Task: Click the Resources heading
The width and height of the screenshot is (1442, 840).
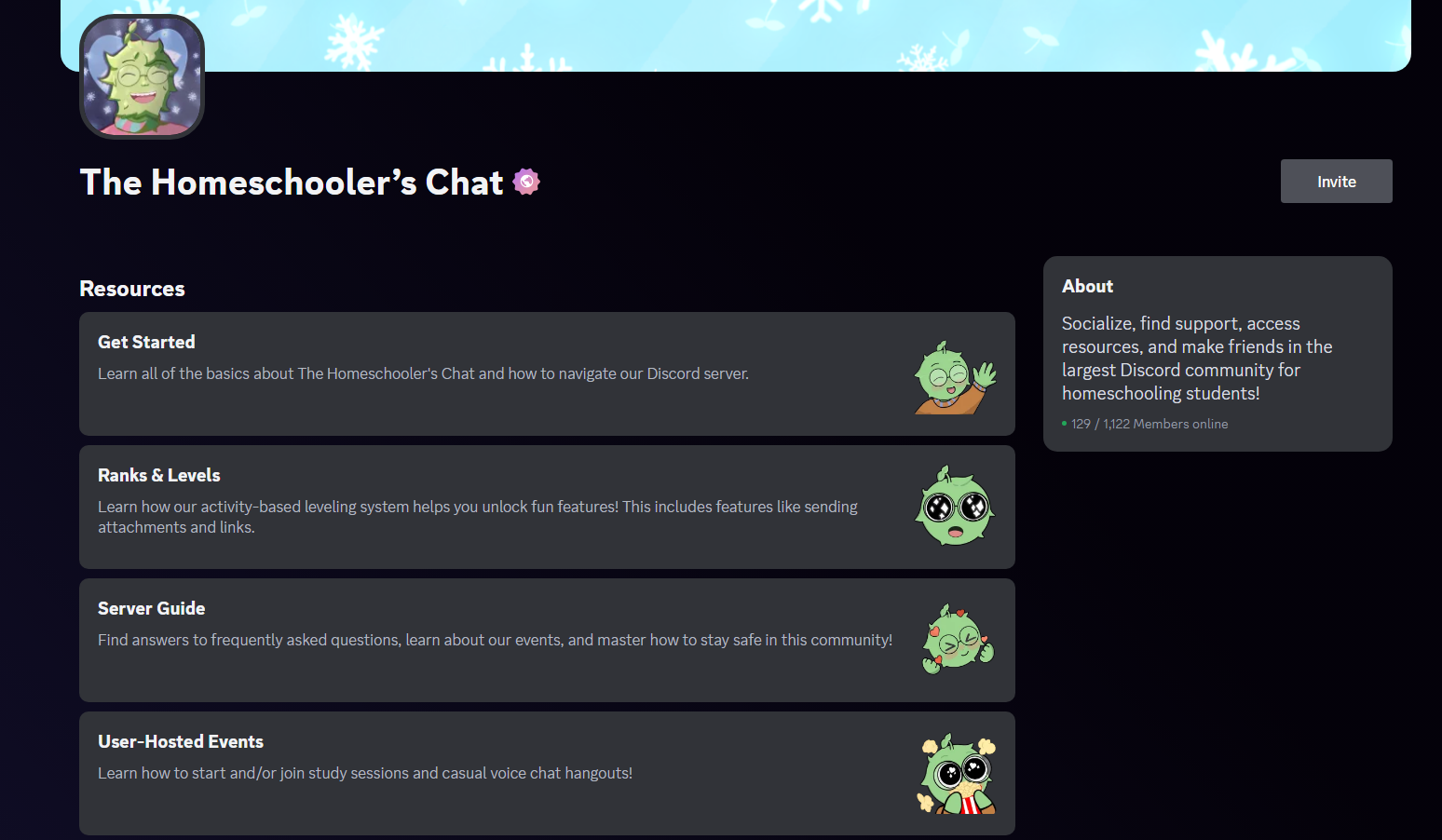Action: tap(131, 288)
